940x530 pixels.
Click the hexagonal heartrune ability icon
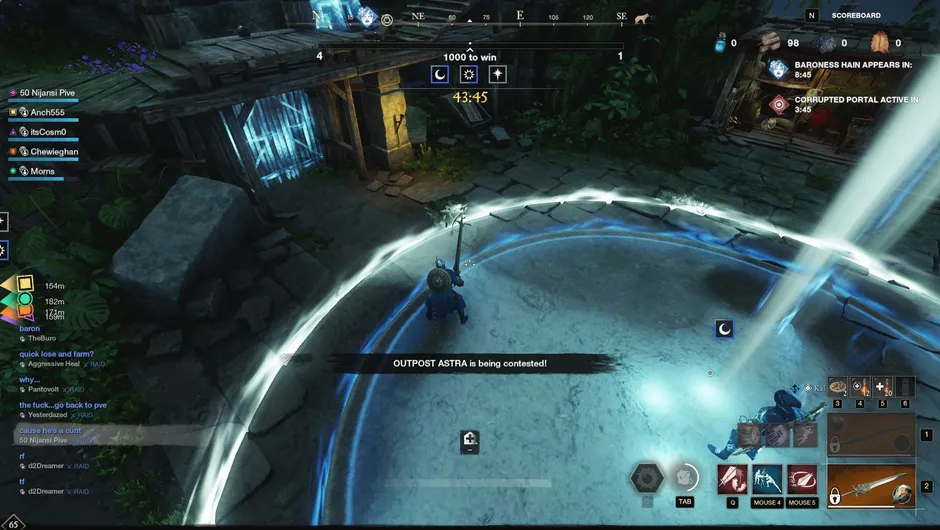(x=647, y=478)
